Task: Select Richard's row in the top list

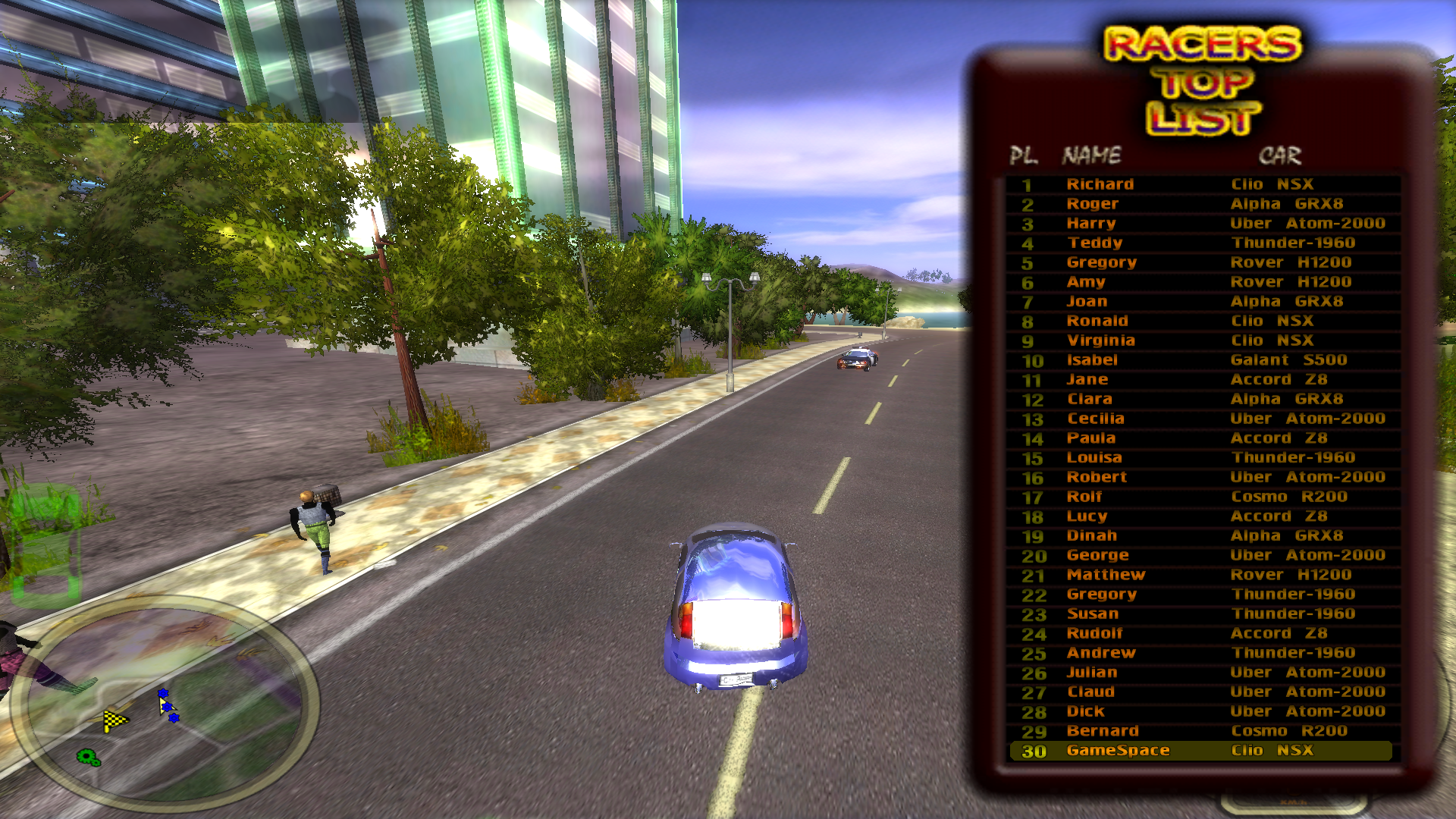Action: pyautogui.click(x=1202, y=184)
